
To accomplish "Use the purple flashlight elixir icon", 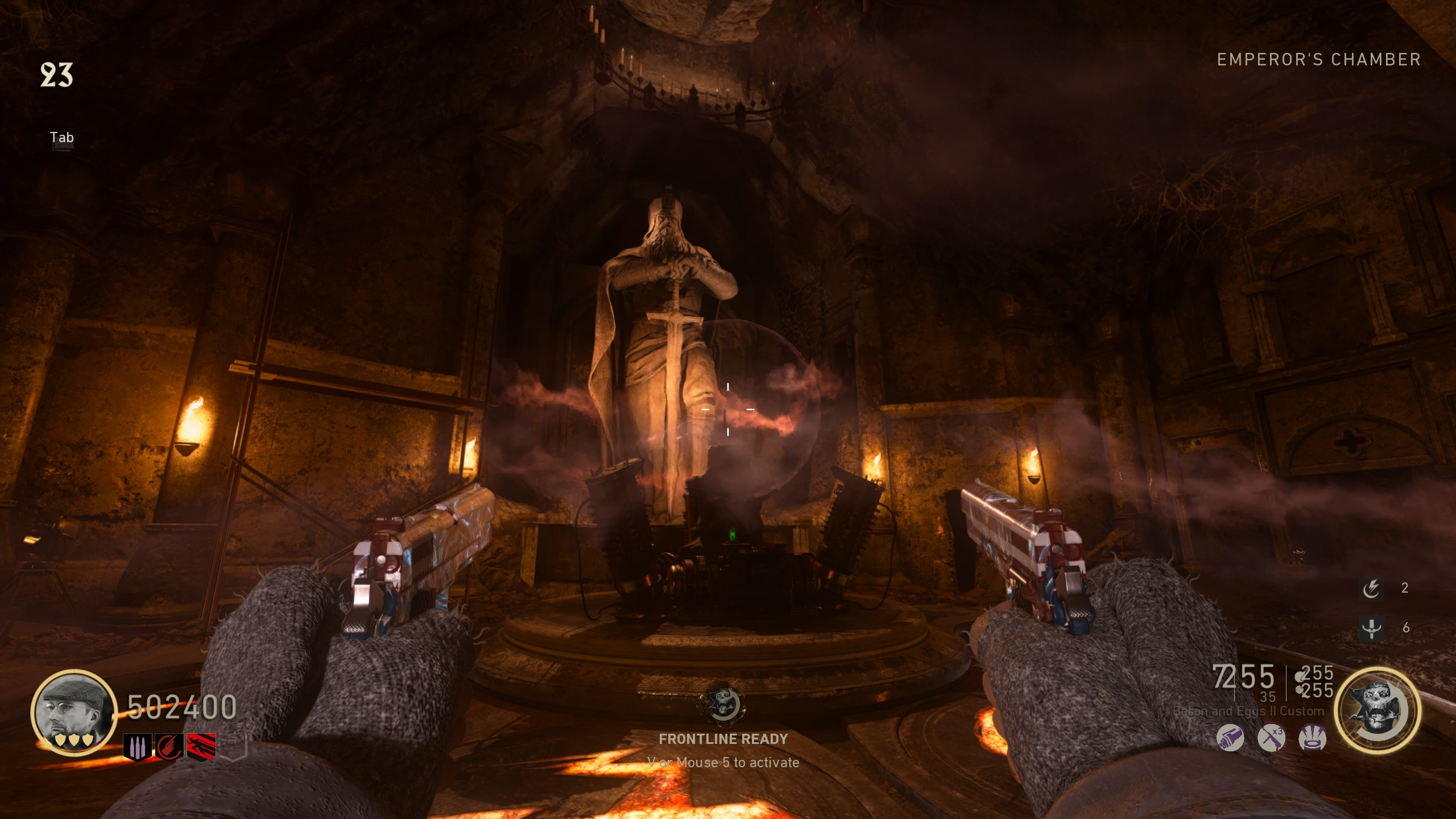I will pyautogui.click(x=1230, y=738).
